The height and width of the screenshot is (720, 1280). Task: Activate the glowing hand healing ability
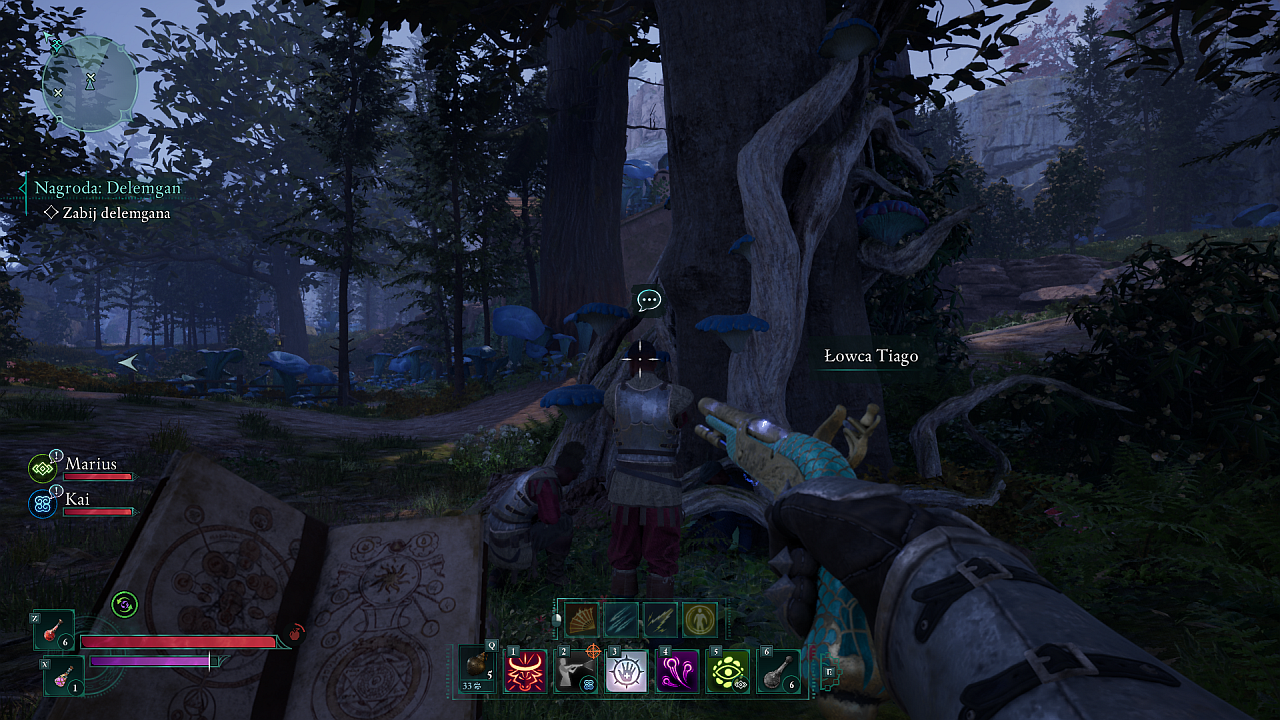[x=627, y=671]
